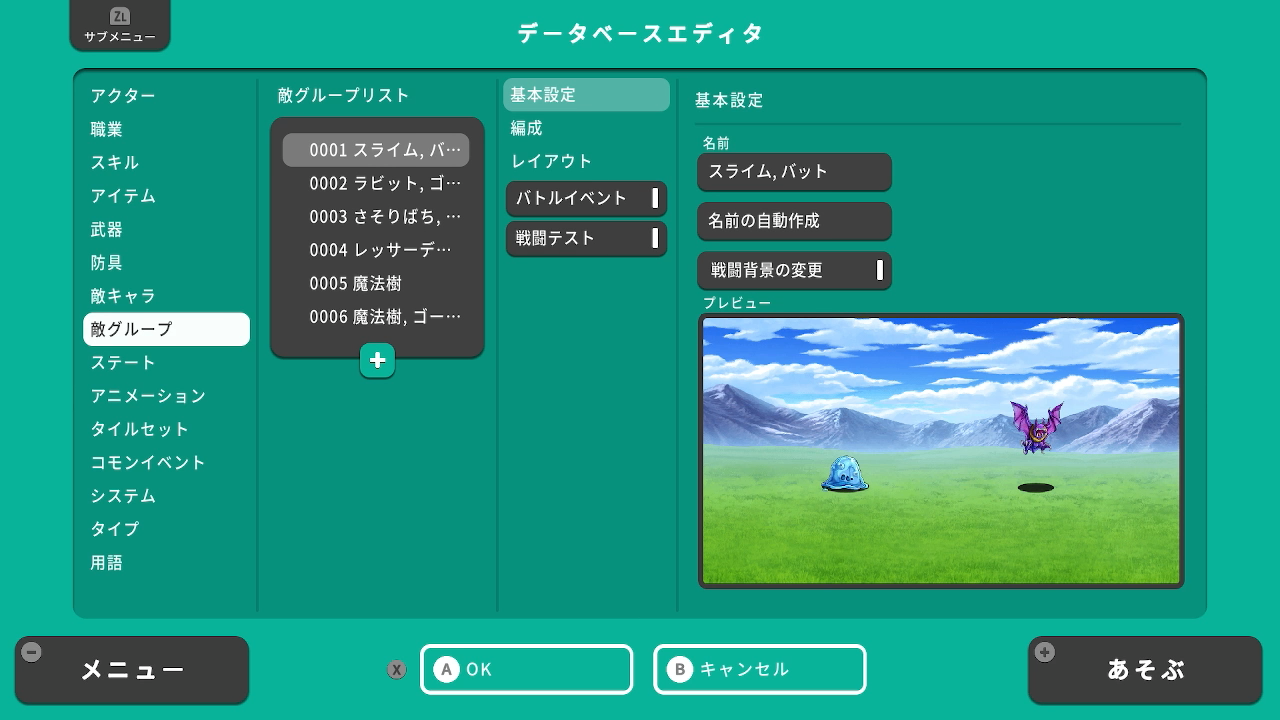Open the システム category
The image size is (1280, 720).
pos(123,496)
